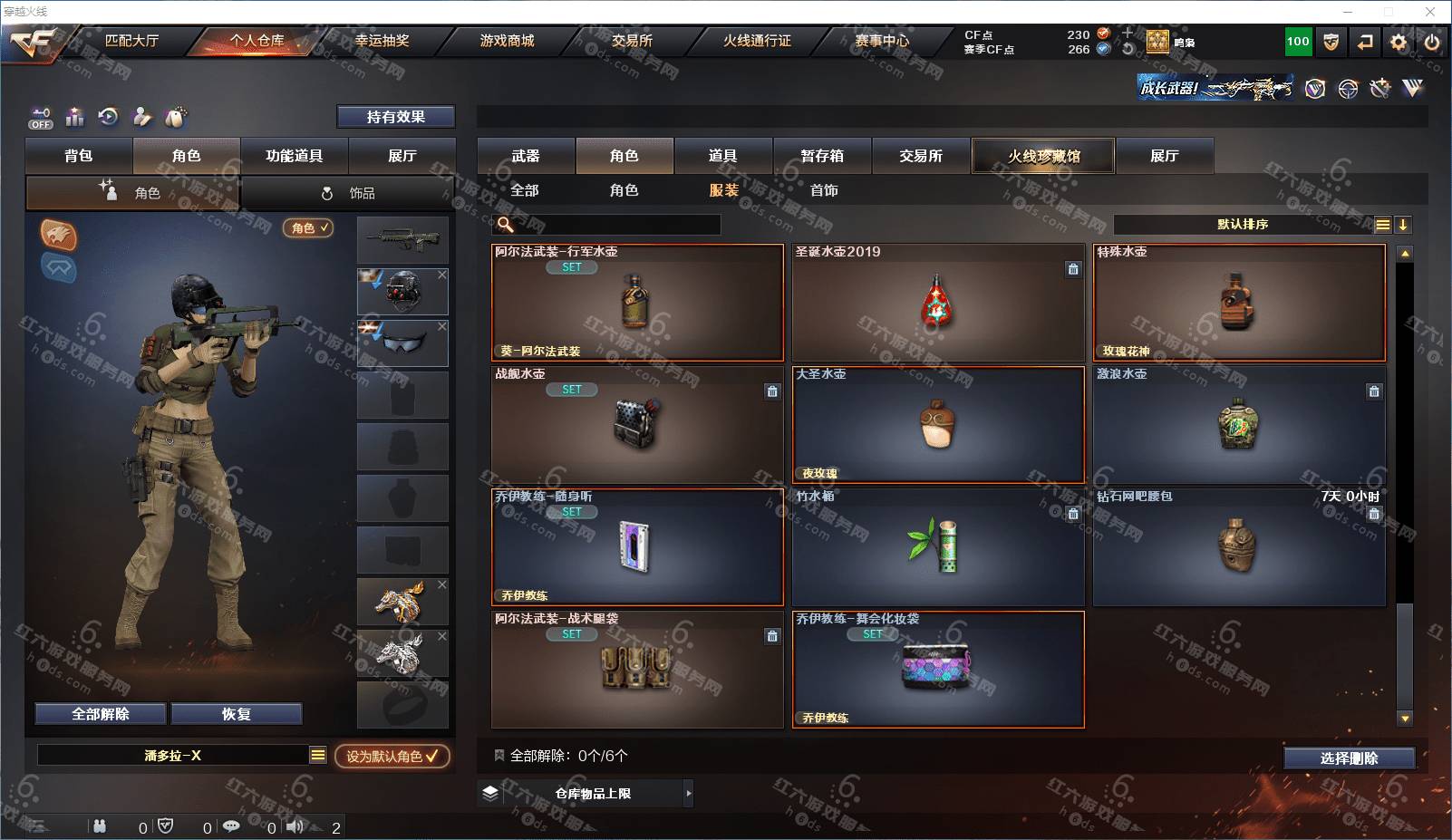
Task: Set as default character with 设为默认角色
Action: [x=392, y=756]
